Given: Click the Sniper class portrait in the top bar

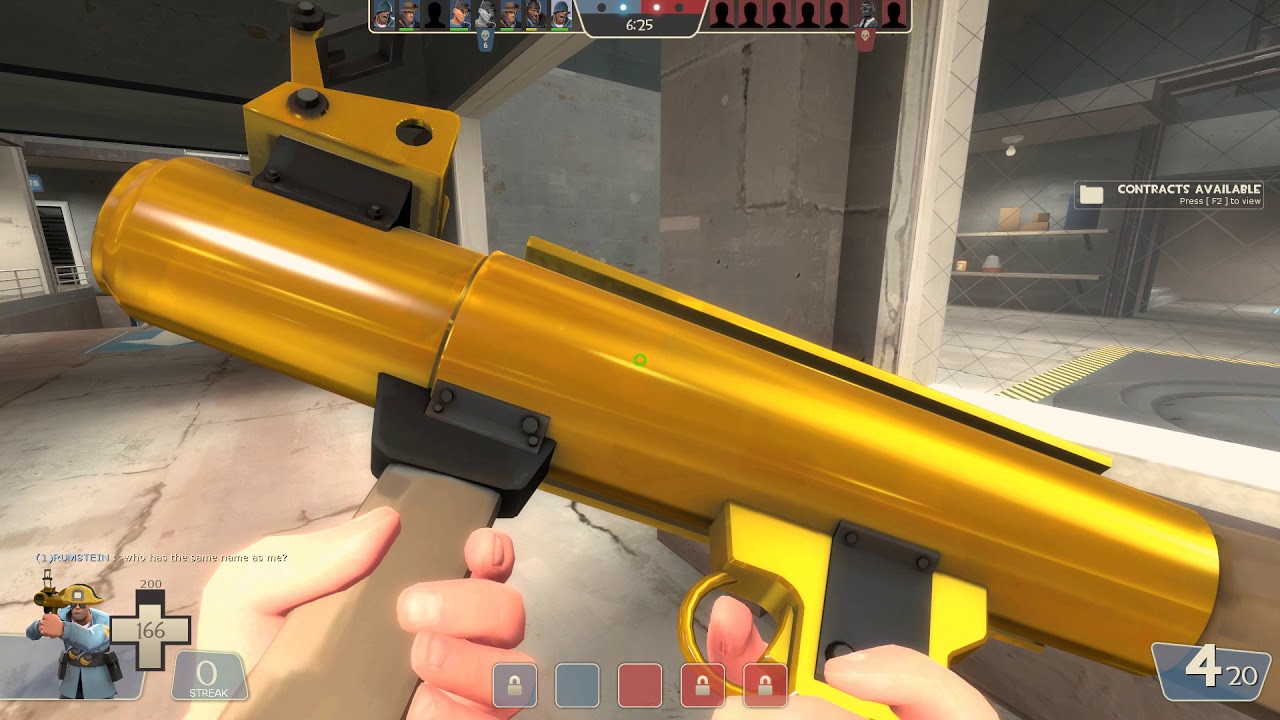Looking at the screenshot, I should [408, 15].
